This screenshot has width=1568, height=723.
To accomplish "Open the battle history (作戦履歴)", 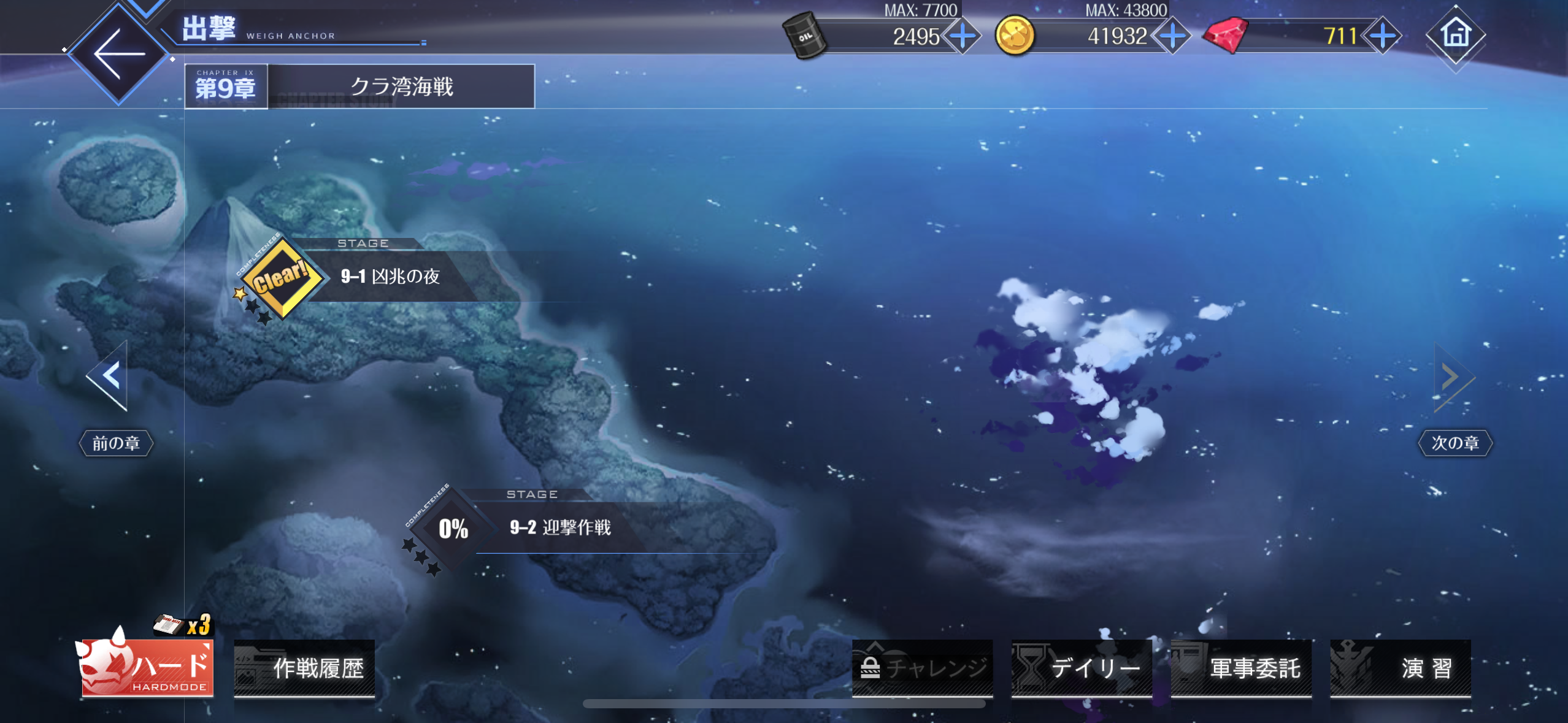I will point(305,668).
